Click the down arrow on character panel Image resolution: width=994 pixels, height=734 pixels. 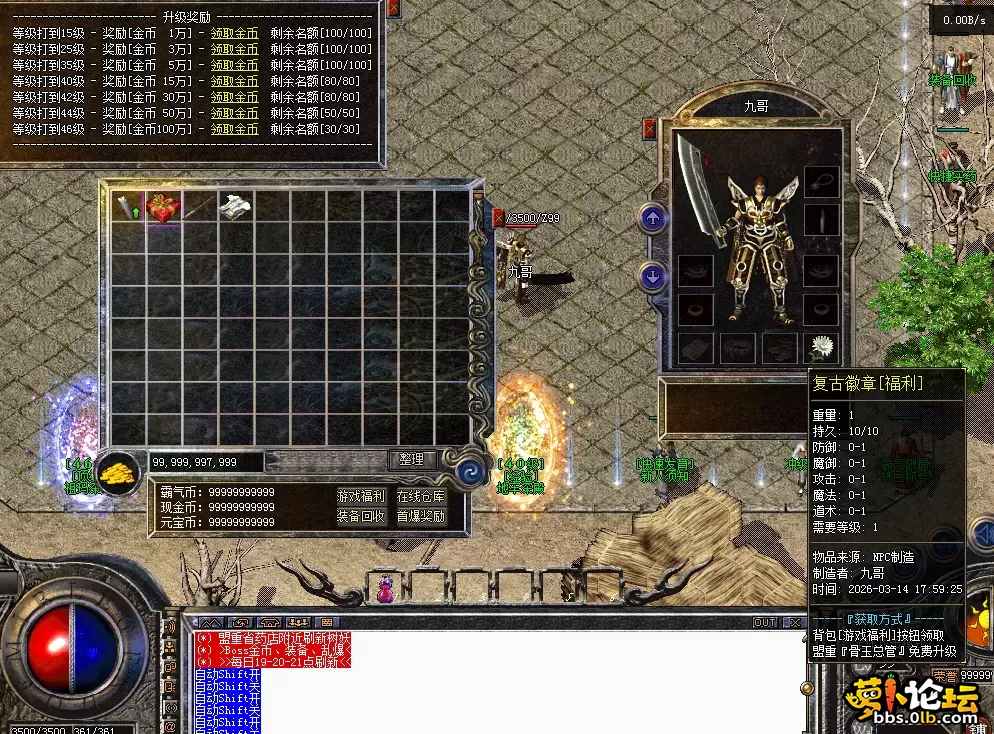[x=653, y=277]
